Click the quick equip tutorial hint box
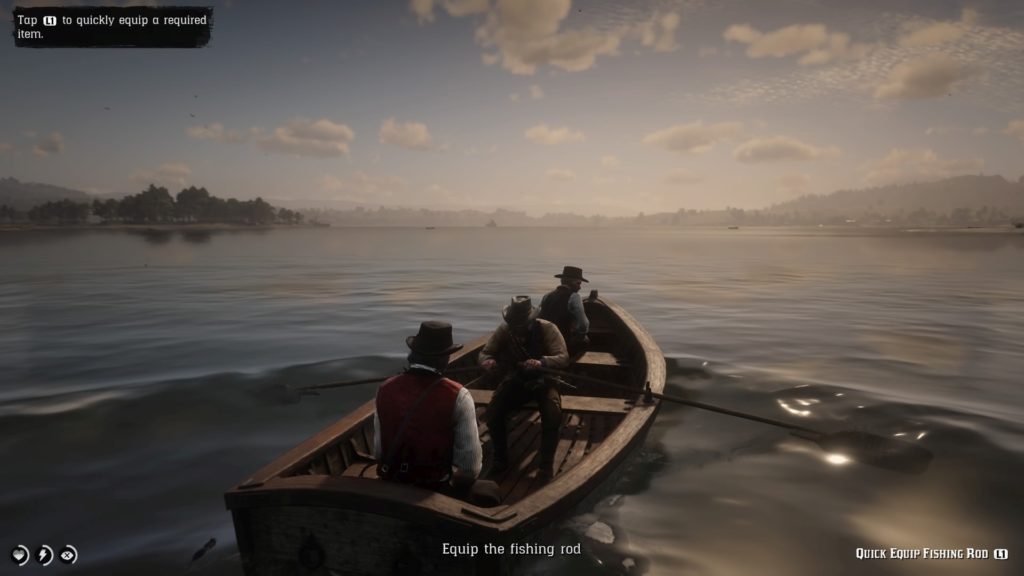The height and width of the screenshot is (576, 1024). click(x=112, y=27)
